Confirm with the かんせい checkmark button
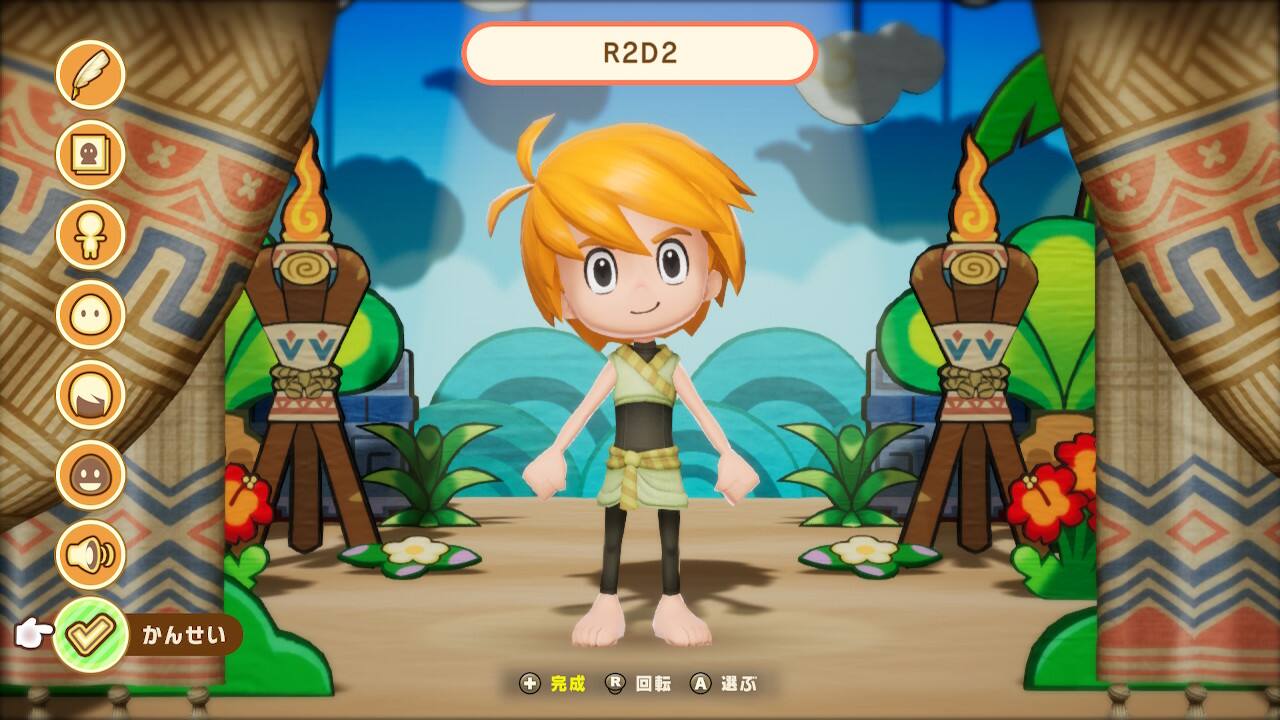 [90, 634]
